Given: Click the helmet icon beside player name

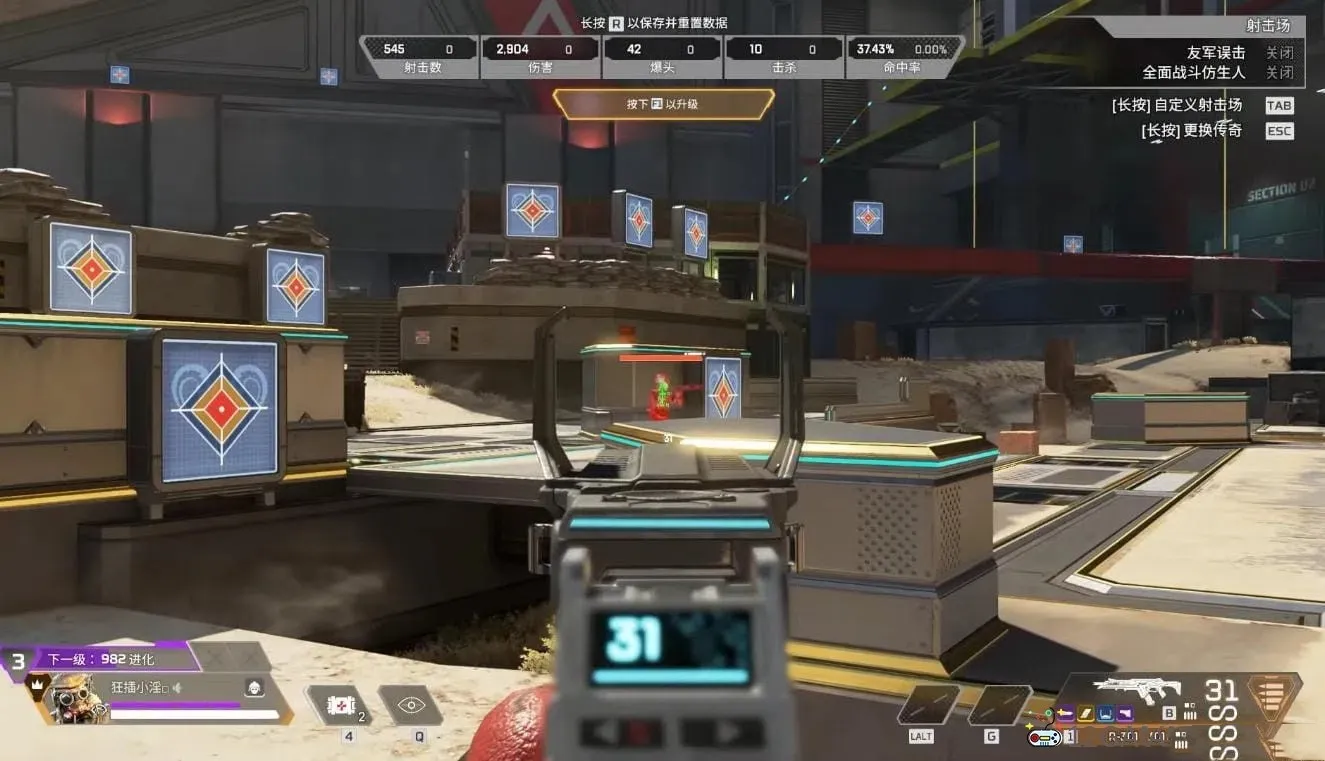Looking at the screenshot, I should pyautogui.click(x=255, y=687).
